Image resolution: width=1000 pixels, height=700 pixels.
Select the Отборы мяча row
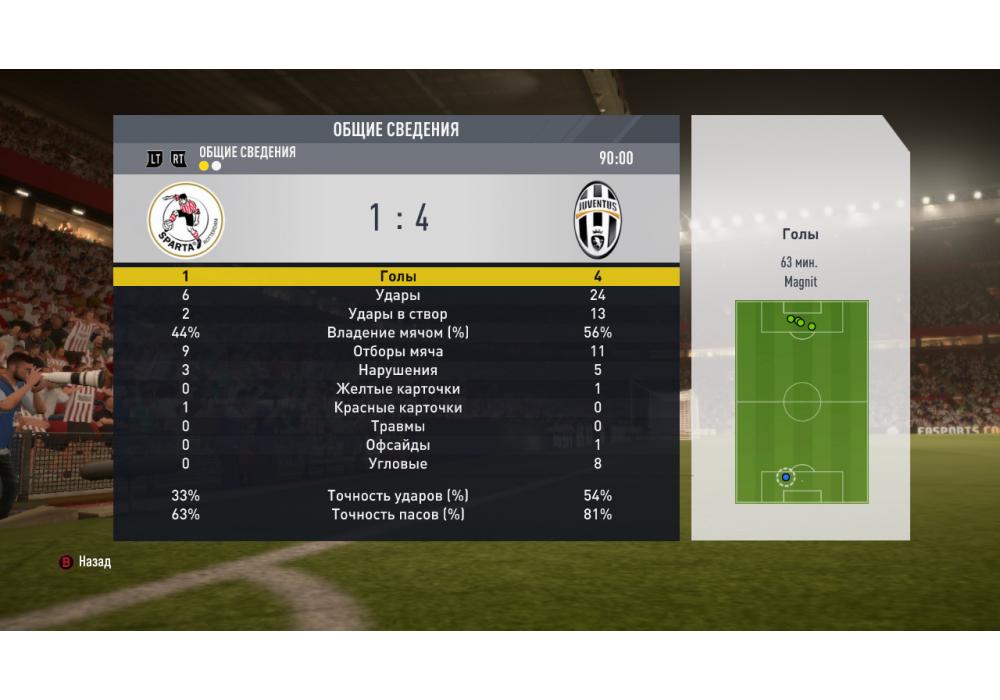pos(397,352)
